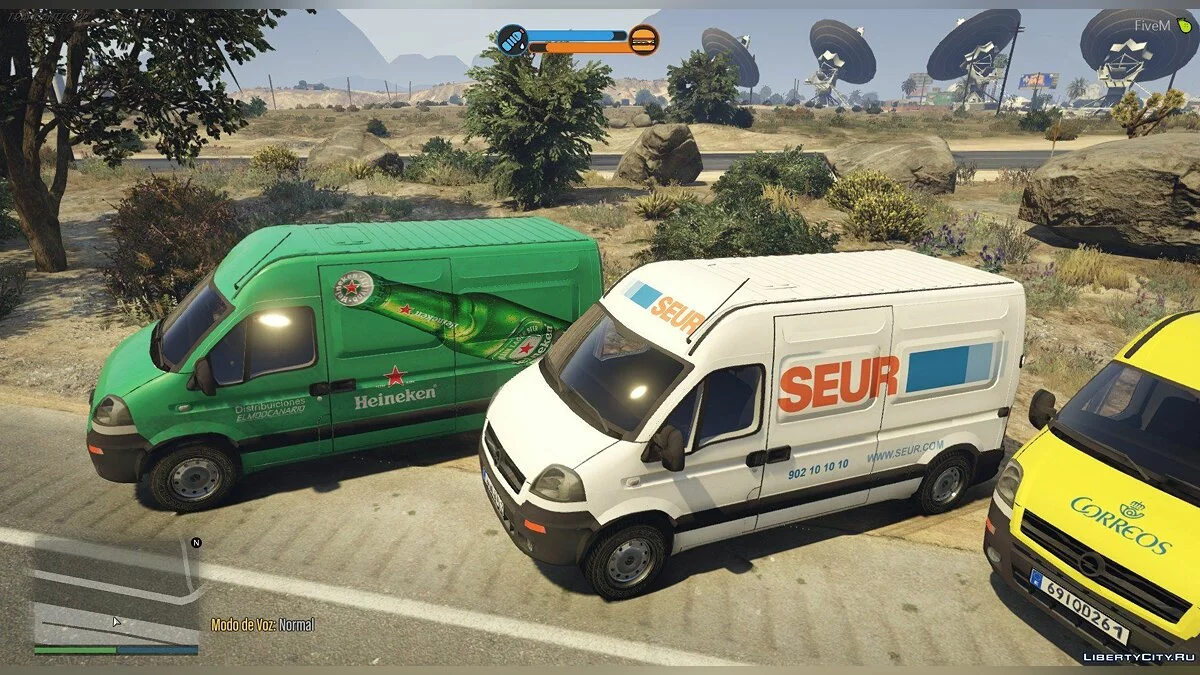Click the minimap's north compass marker
Viewport: 1200px width, 675px height.
[x=196, y=543]
